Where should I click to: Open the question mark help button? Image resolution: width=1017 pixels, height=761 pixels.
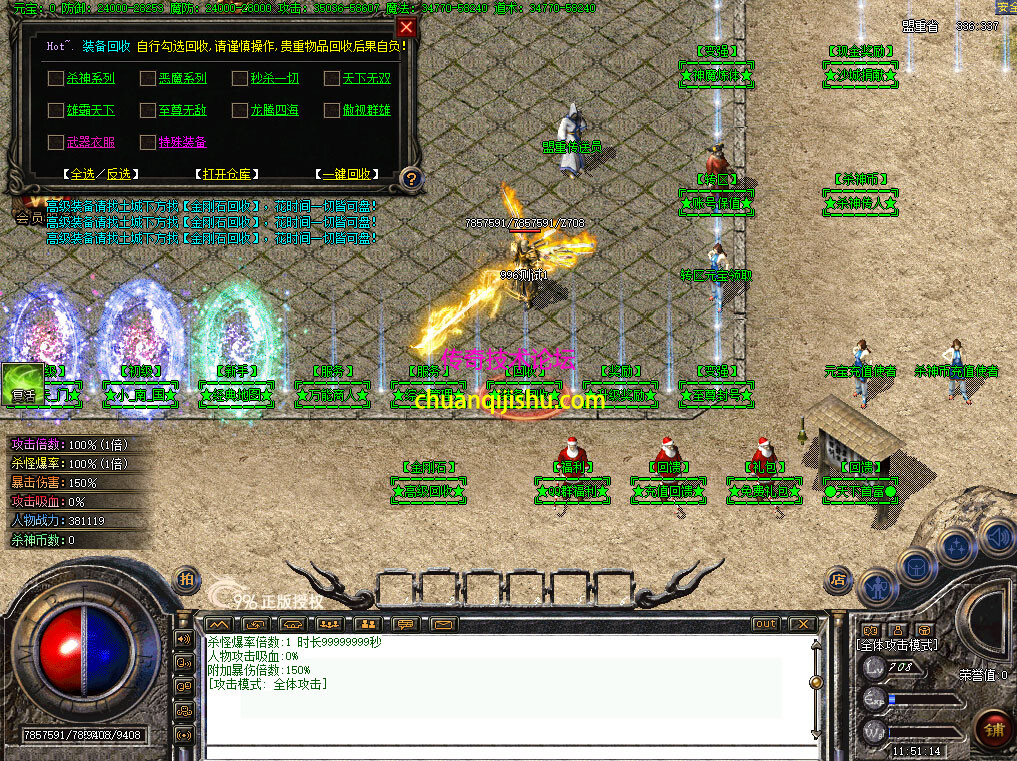(x=410, y=179)
